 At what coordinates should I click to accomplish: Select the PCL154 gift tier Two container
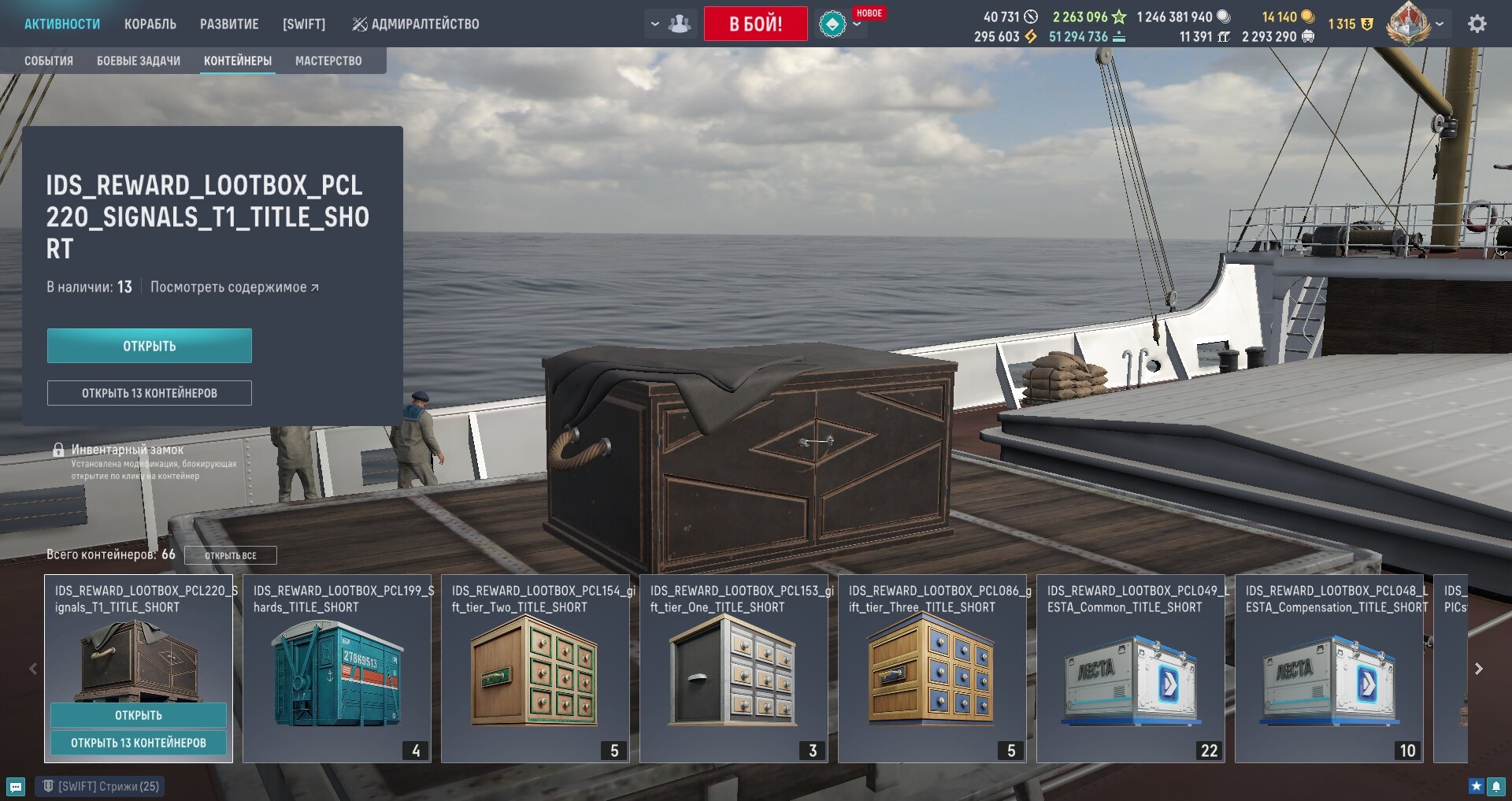tap(535, 669)
